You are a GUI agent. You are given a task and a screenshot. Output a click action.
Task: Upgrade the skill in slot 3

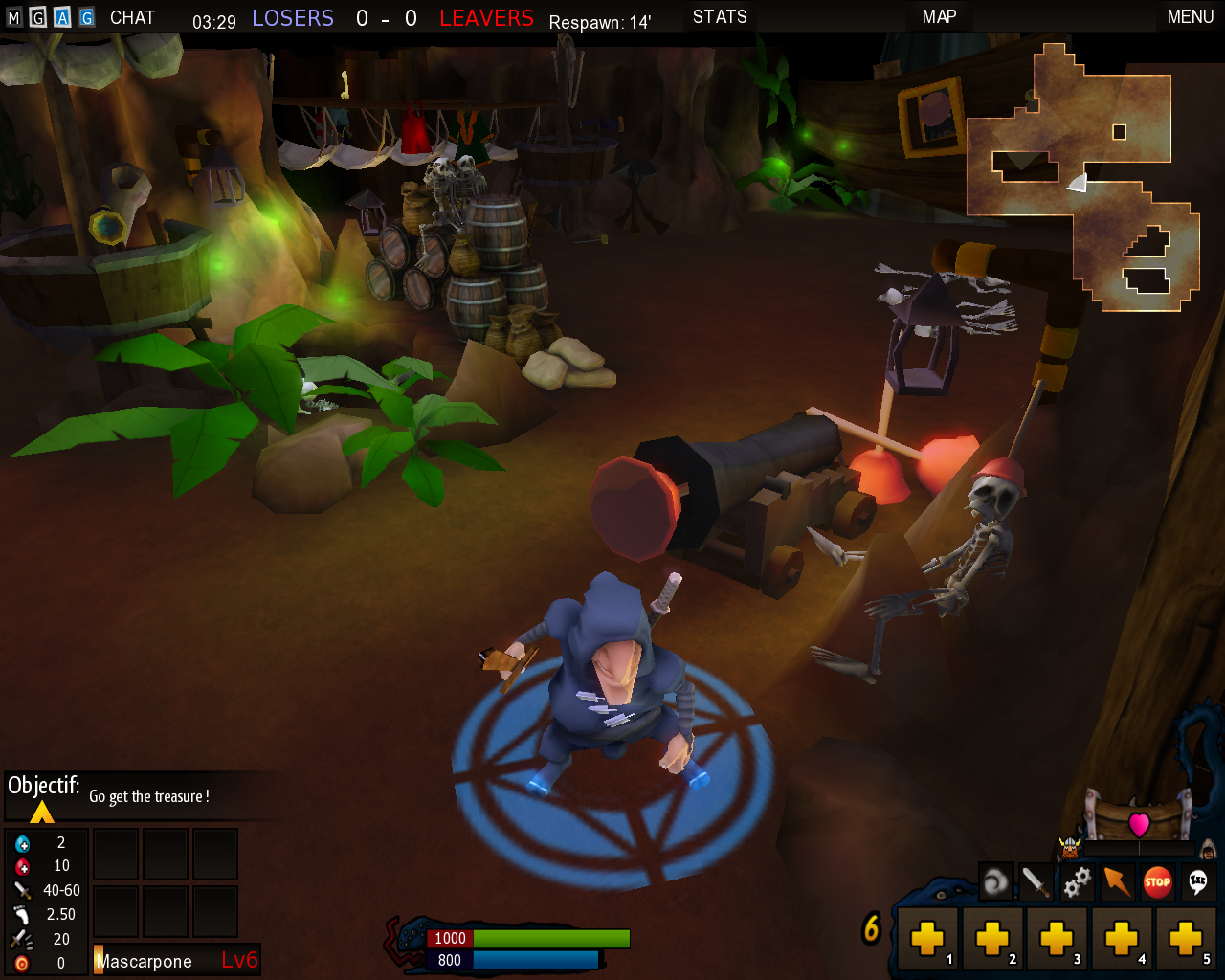(1057, 939)
